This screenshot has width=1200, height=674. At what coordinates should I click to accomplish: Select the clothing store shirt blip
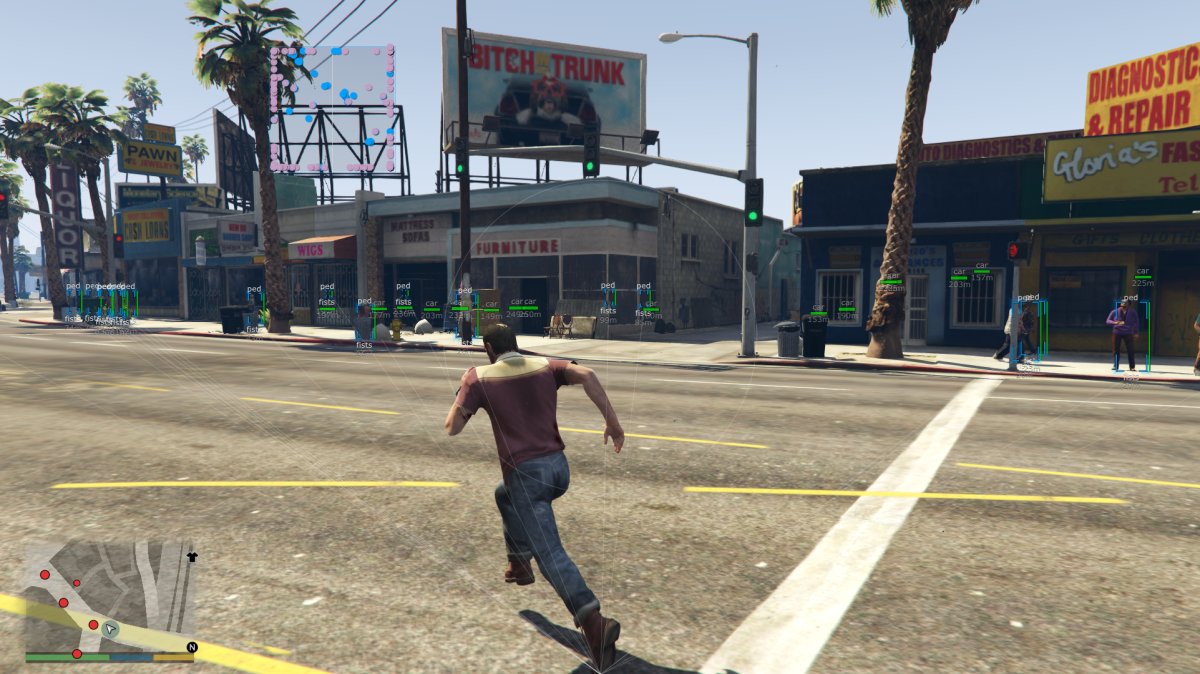point(192,556)
